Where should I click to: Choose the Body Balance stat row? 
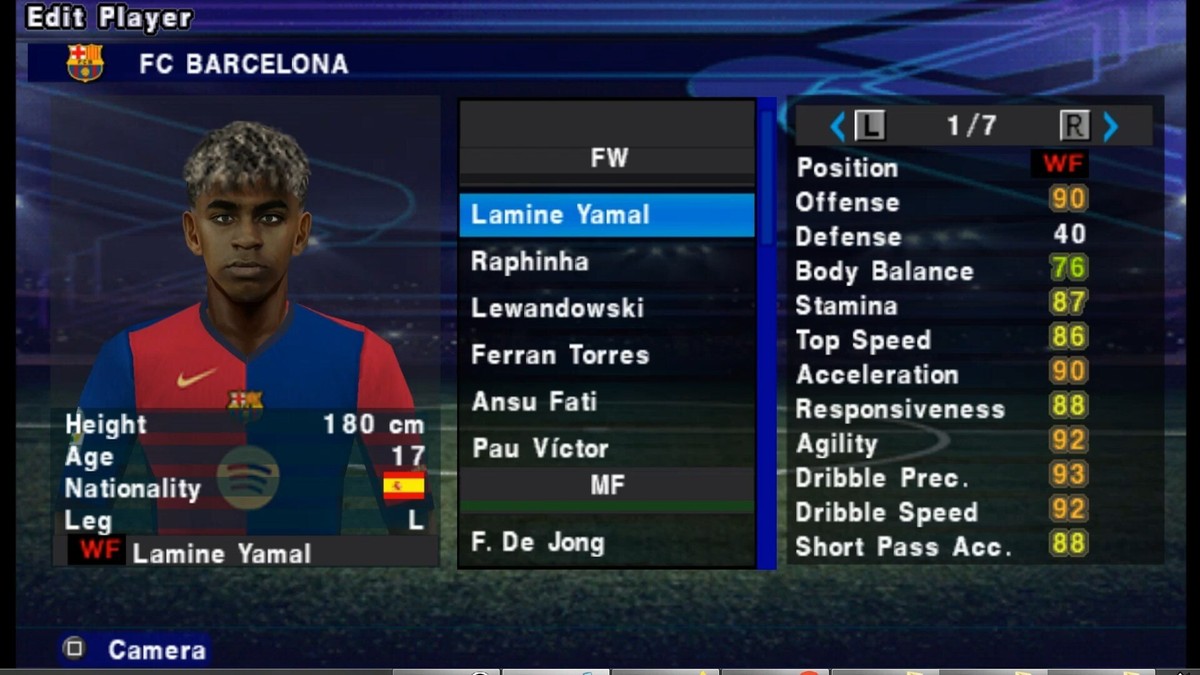[940, 271]
